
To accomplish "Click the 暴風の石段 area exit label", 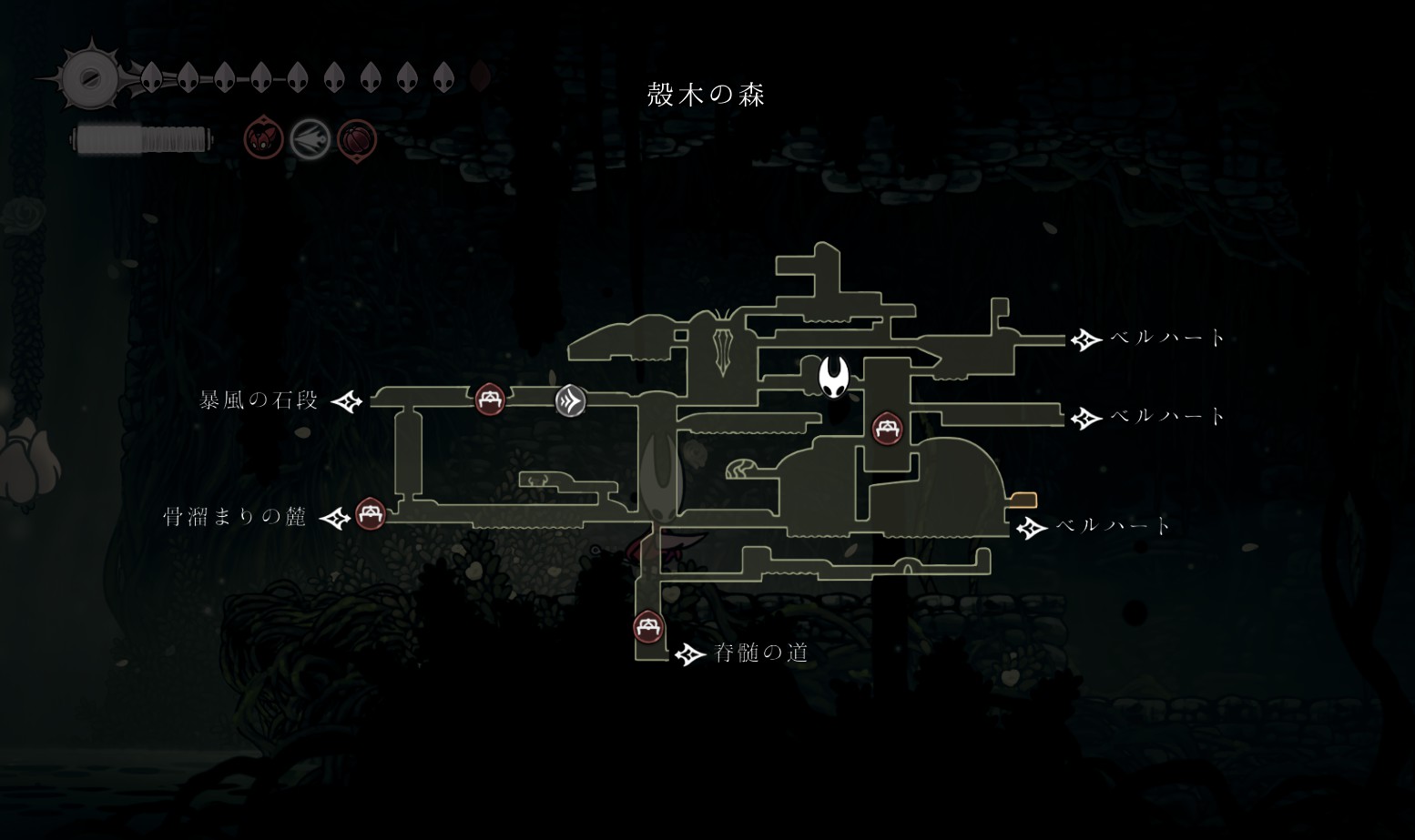I will [x=260, y=400].
